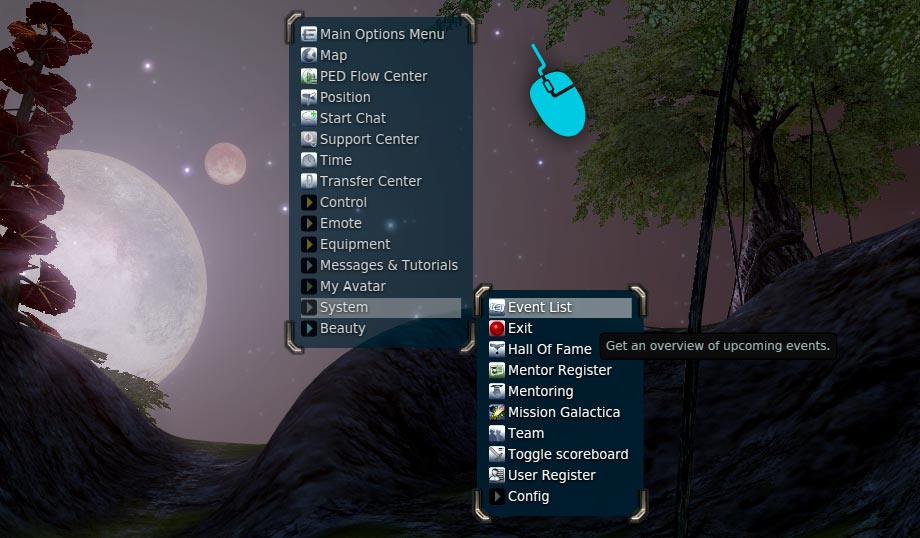Open Messages & Tutorials submenu
This screenshot has height=538, width=920.
[x=388, y=265]
